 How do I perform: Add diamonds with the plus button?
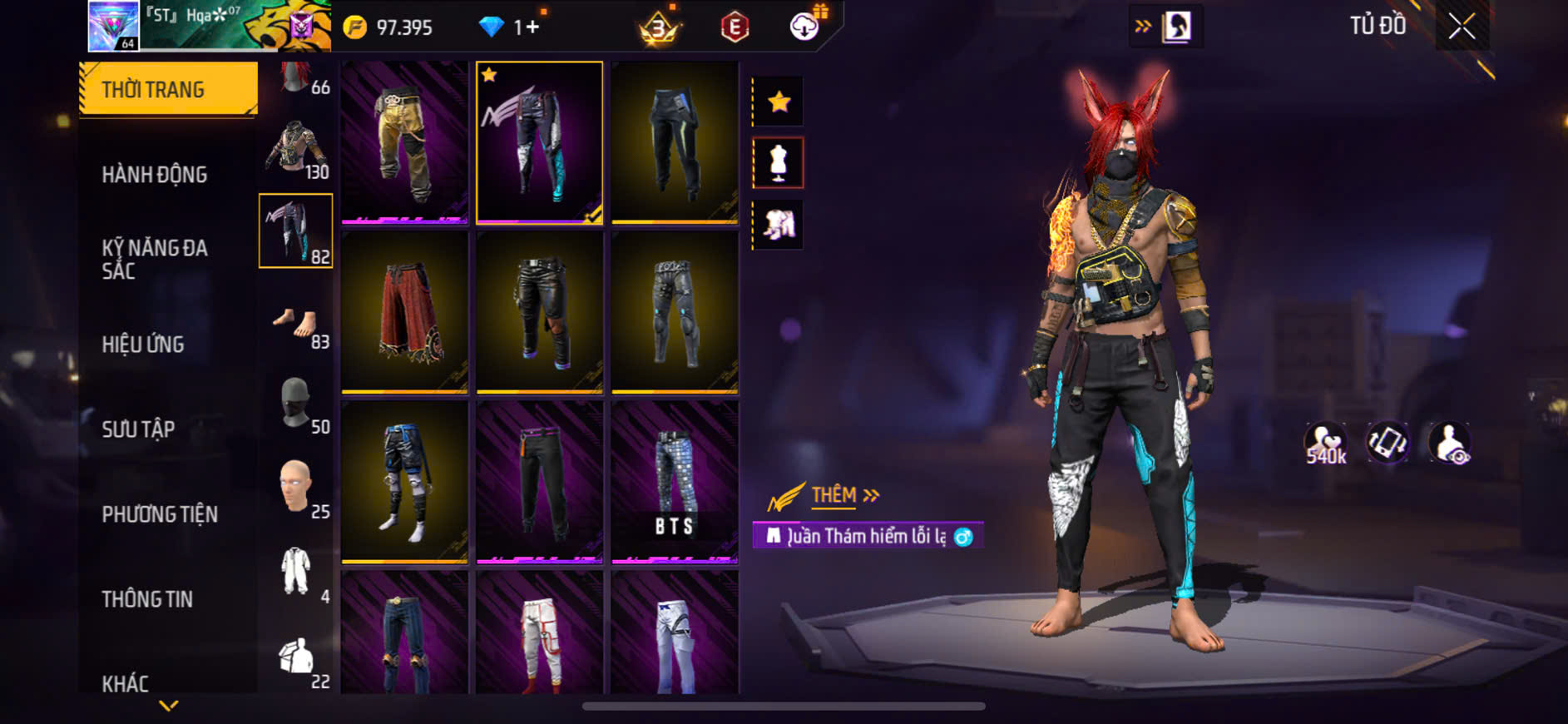pos(527,27)
